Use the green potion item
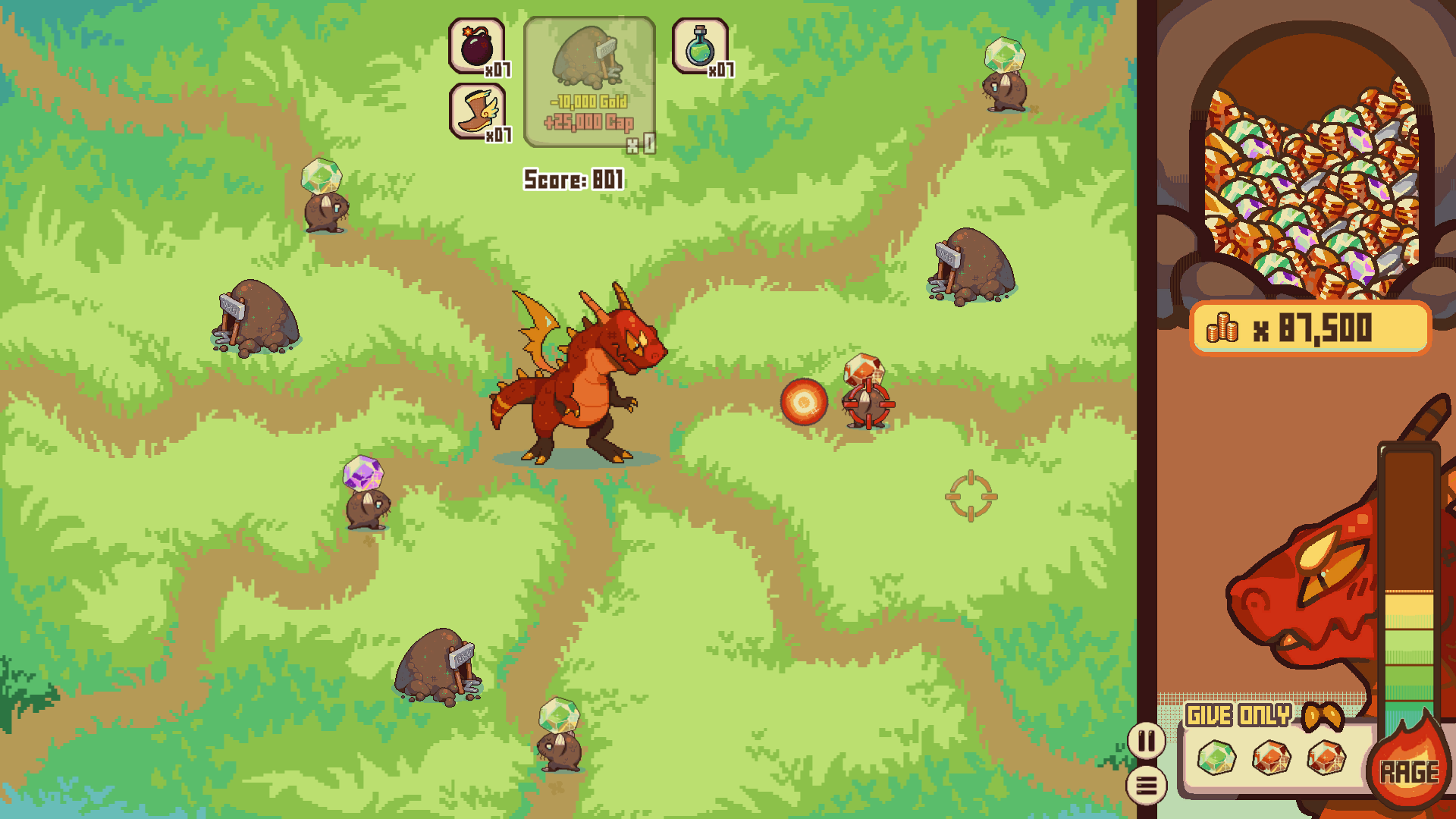1456x819 pixels. (700, 46)
